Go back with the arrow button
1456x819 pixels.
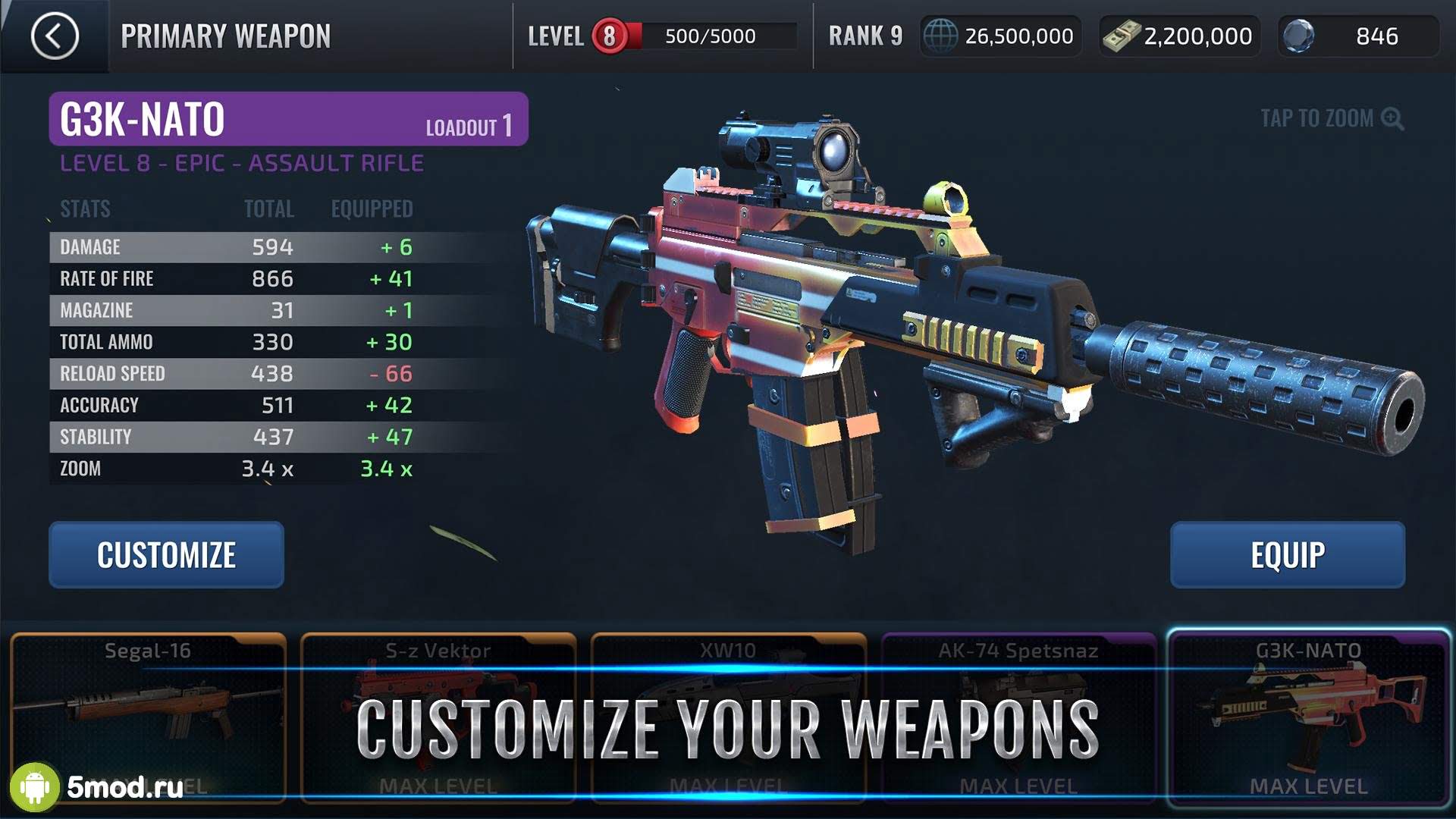55,36
